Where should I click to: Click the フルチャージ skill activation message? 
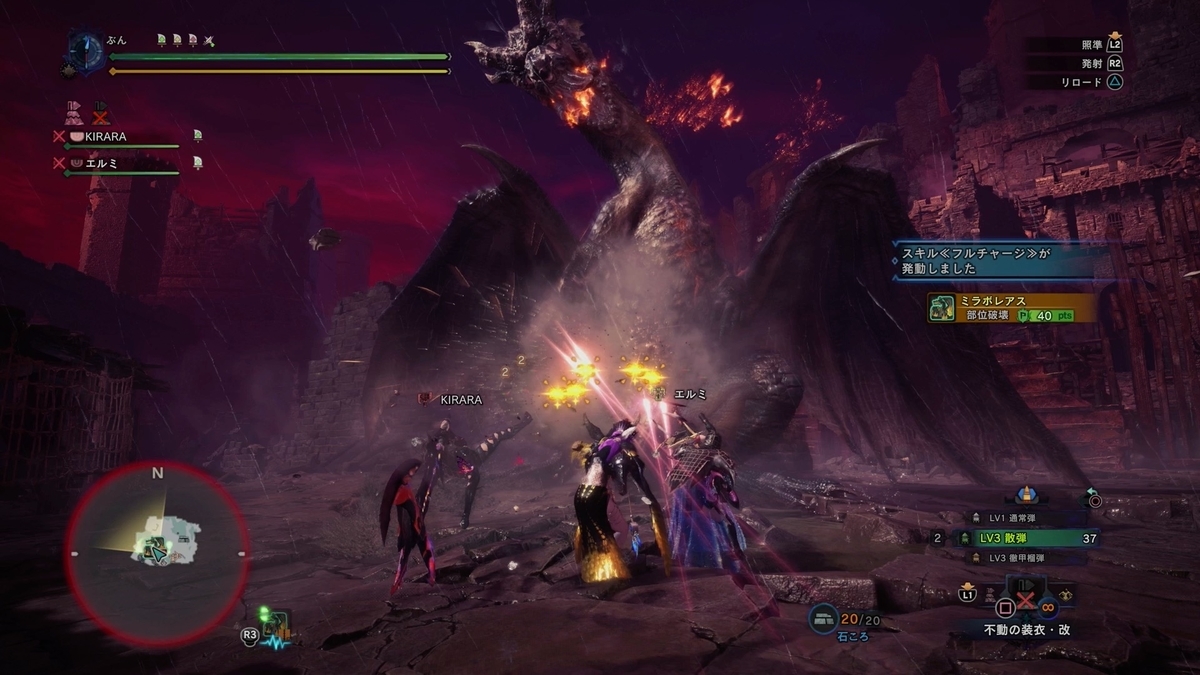[1000, 262]
